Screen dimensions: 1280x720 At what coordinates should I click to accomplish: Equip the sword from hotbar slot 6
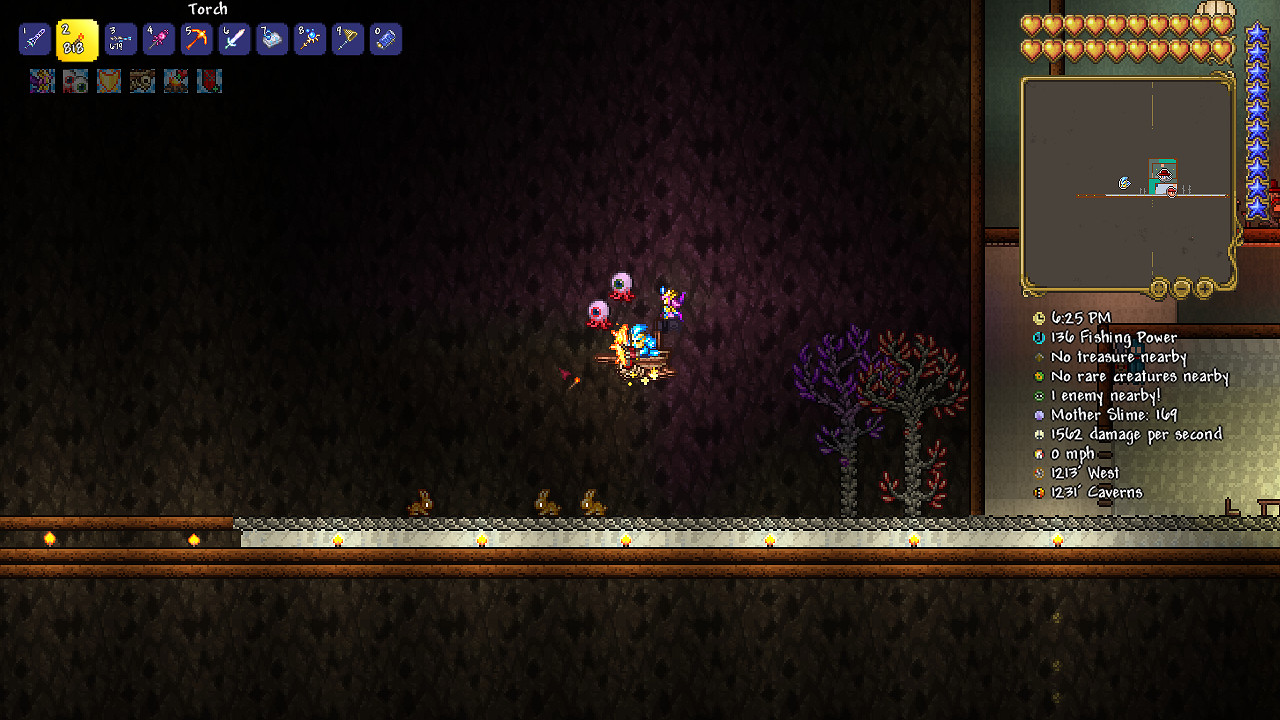pyautogui.click(x=233, y=40)
